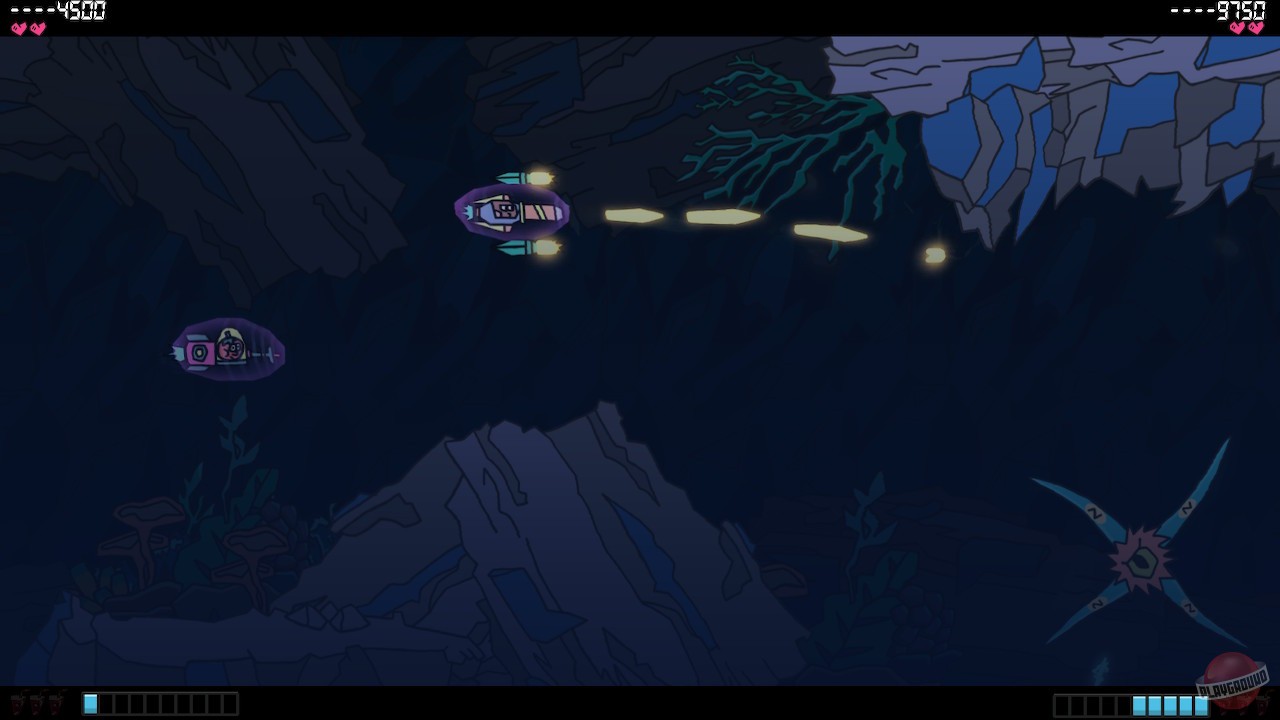Click the small glowing bullet near the cliff
The image size is (1280, 720).
(933, 255)
